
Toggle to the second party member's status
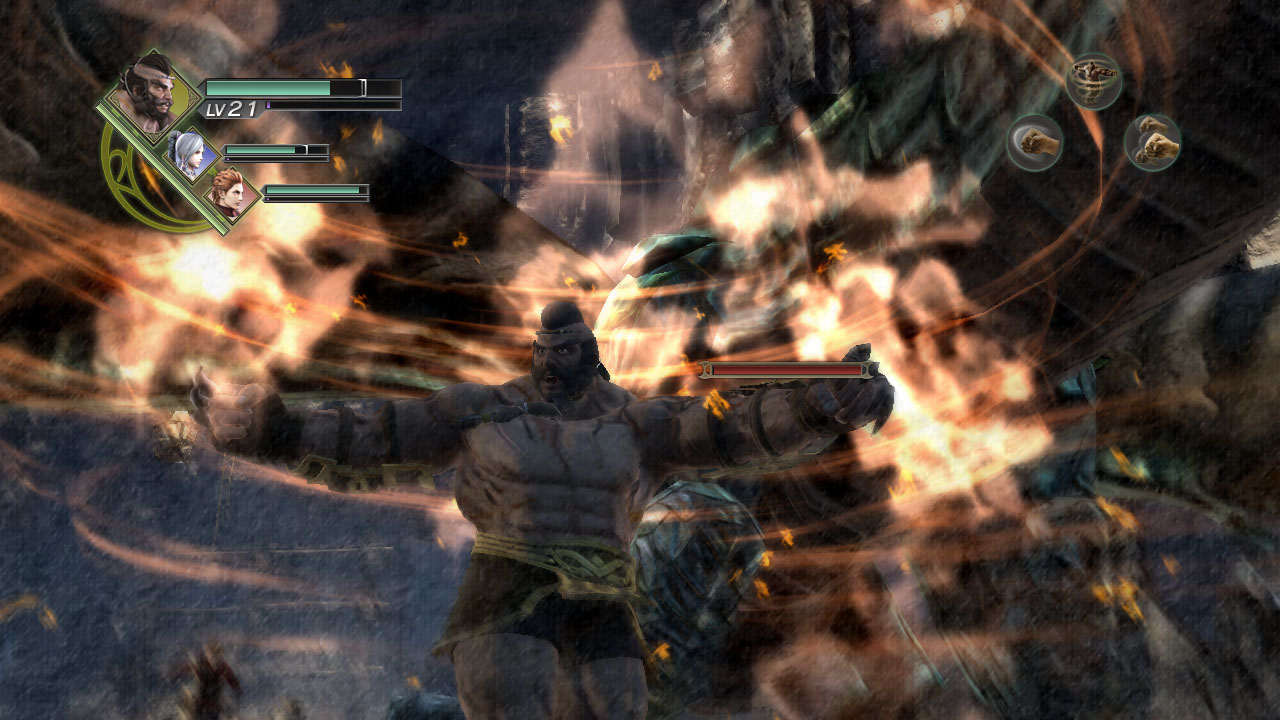188,152
